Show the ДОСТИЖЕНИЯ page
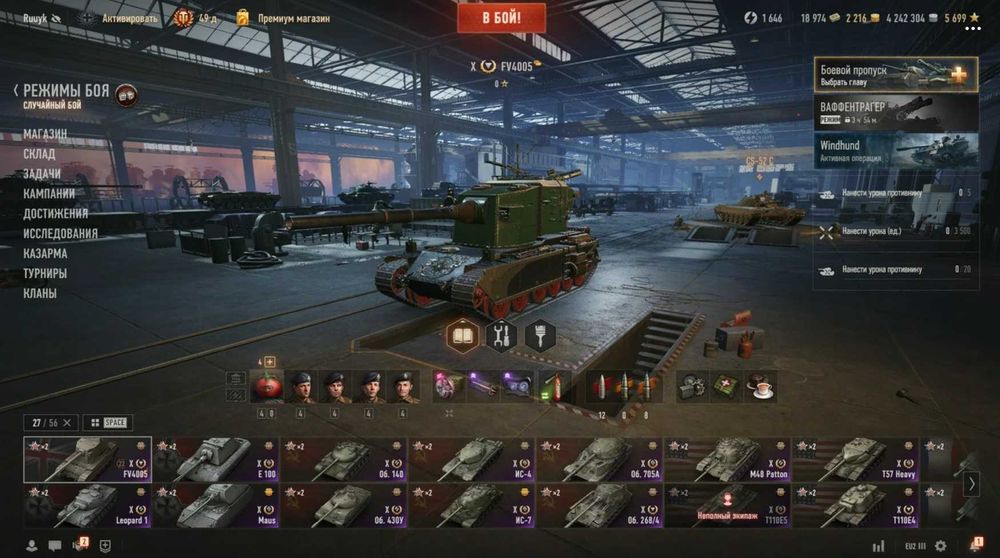The width and height of the screenshot is (1000, 558). [56, 213]
